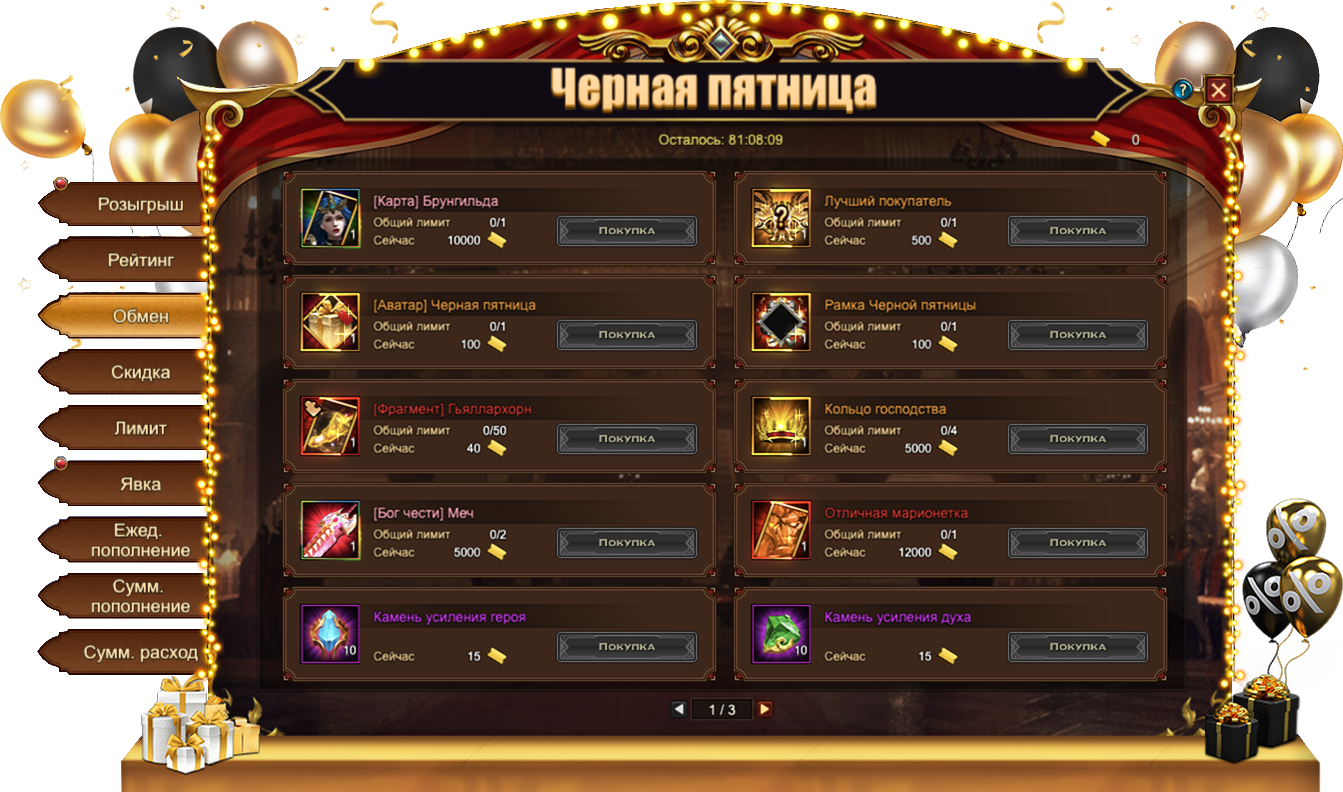Open the blue question mark help

1183,90
